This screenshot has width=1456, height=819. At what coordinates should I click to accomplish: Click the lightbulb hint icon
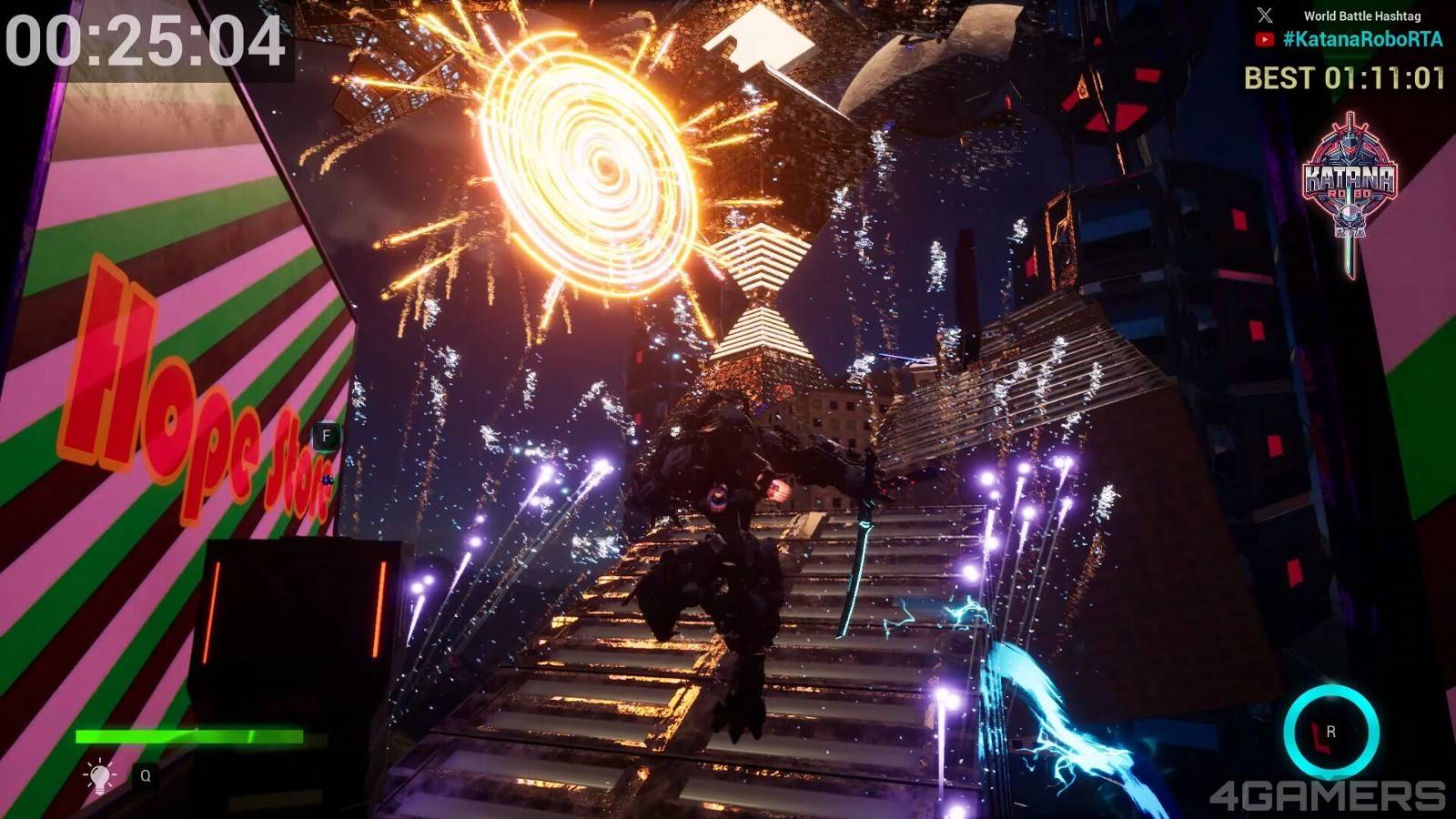pyautogui.click(x=99, y=776)
